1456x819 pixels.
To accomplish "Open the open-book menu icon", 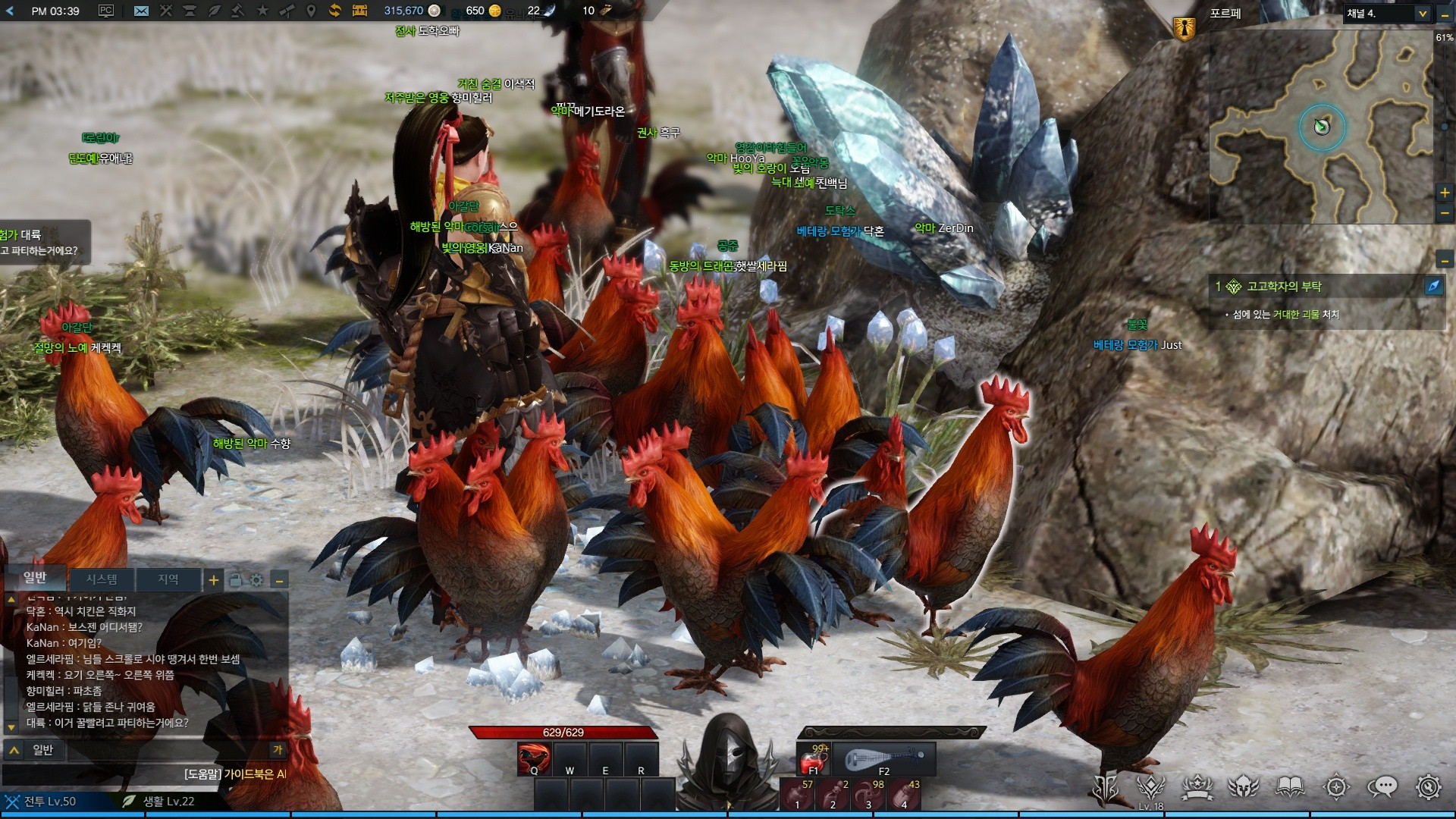I will [1290, 787].
